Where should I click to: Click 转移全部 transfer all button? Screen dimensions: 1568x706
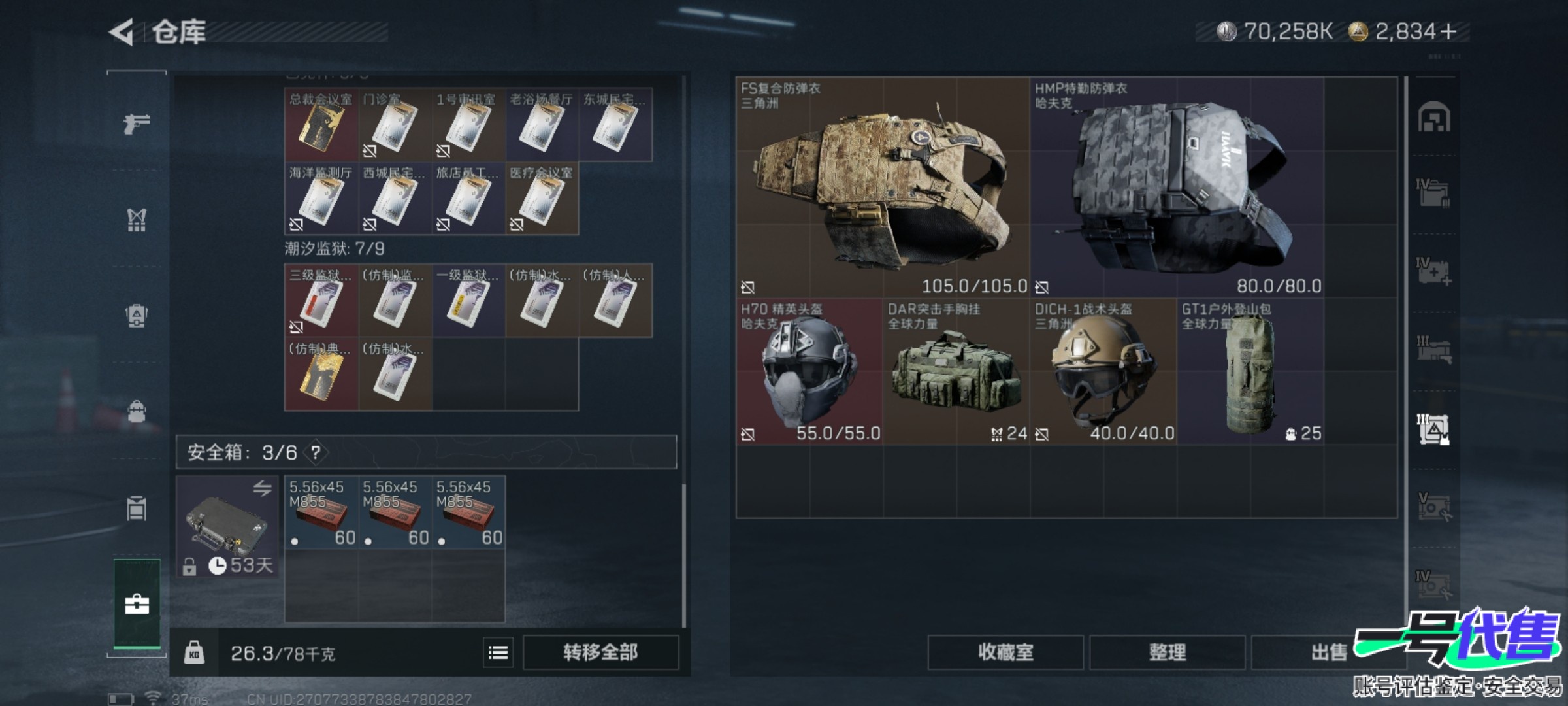(x=600, y=652)
